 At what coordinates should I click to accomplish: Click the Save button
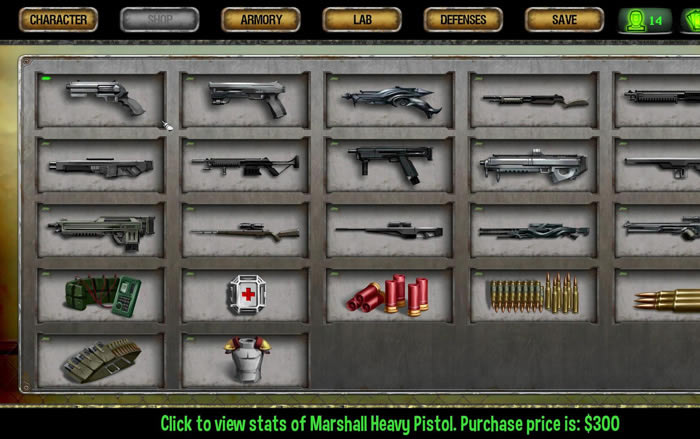coord(564,20)
